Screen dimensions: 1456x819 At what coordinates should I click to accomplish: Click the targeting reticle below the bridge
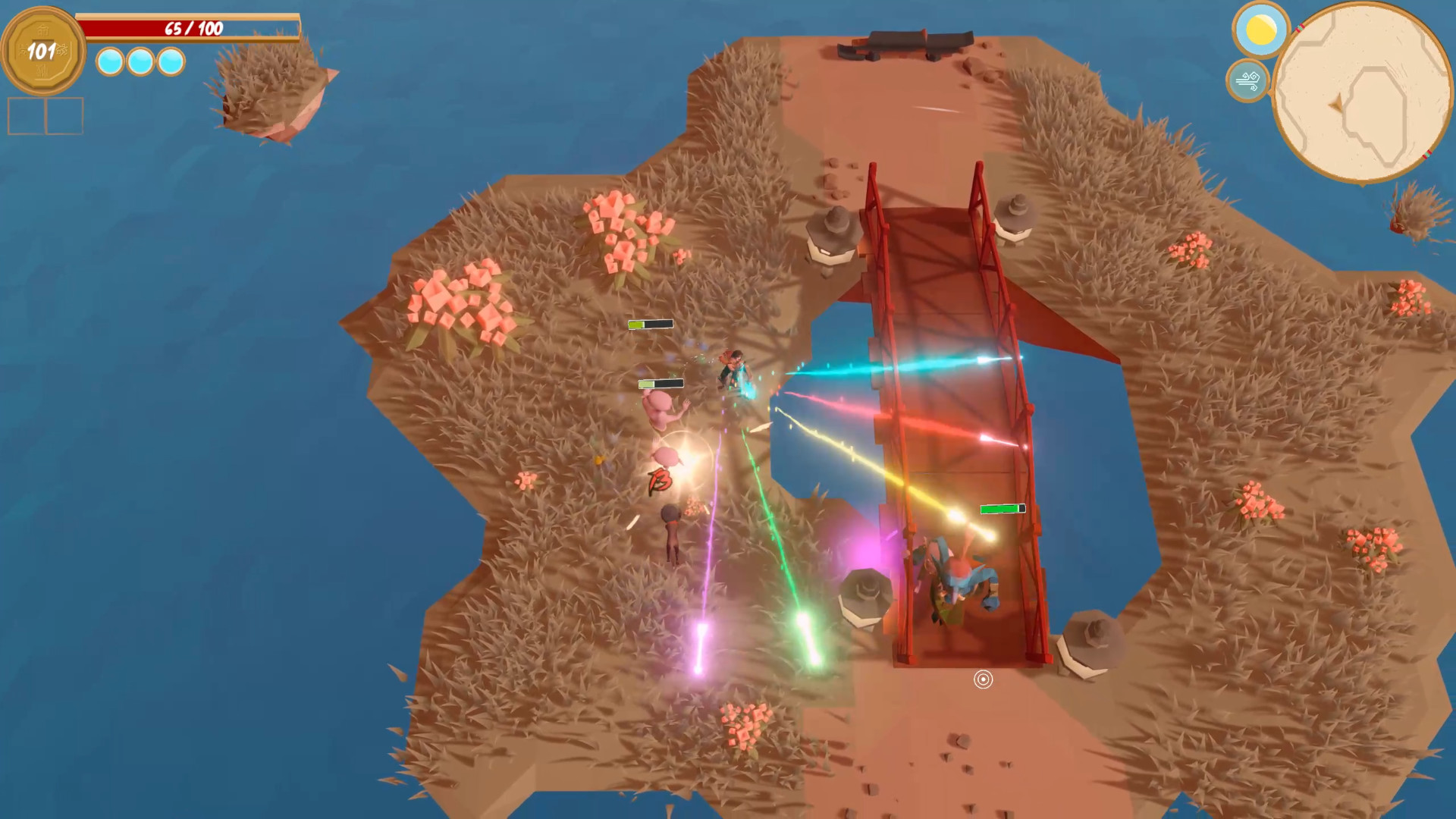[x=984, y=680]
